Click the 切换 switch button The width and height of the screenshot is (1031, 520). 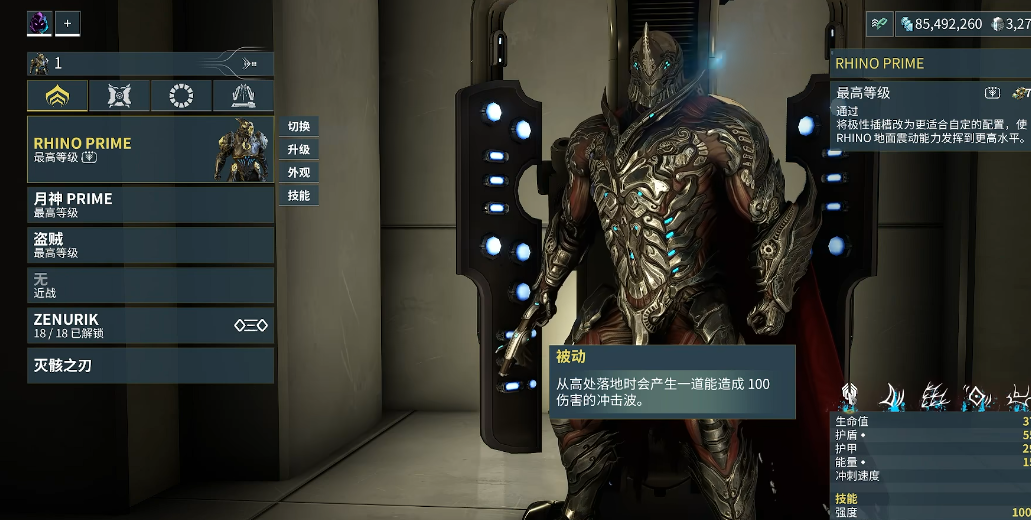coord(298,126)
